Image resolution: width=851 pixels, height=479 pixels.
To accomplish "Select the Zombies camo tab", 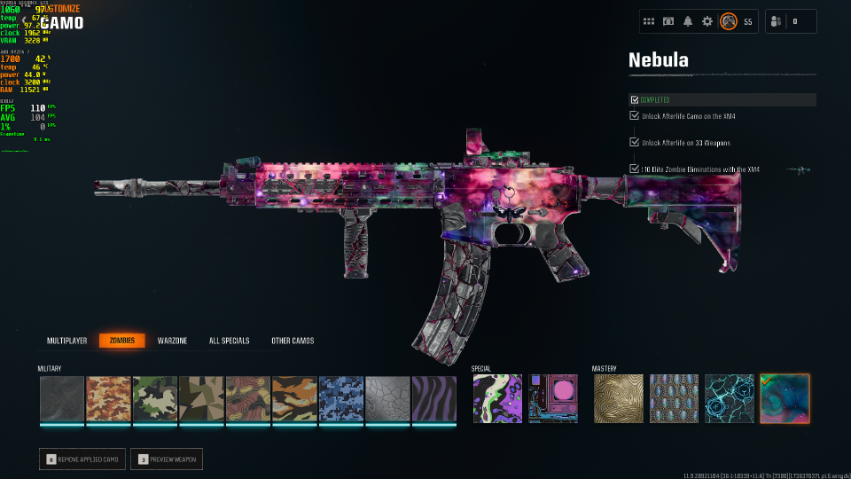I will pyautogui.click(x=122, y=341).
